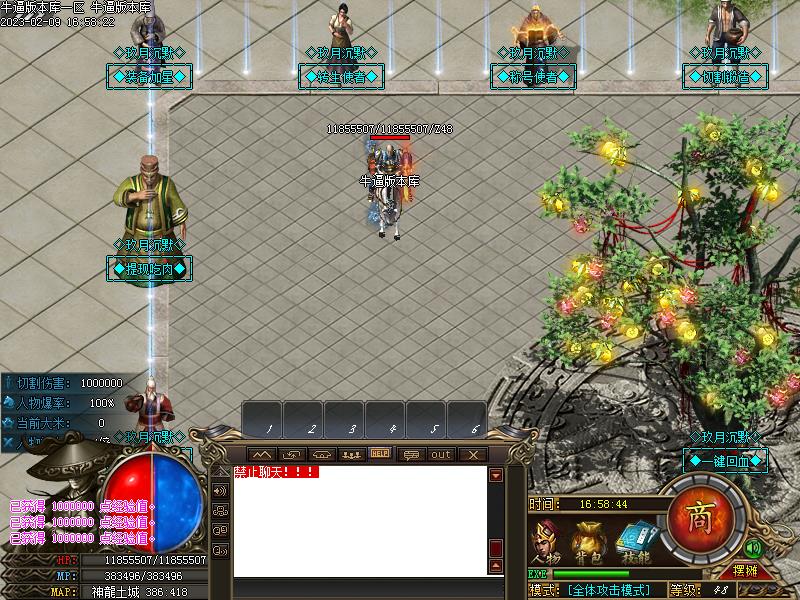The height and width of the screenshot is (600, 800).
Task: Toggle the green sound speaker icon
Action: coord(753,548)
